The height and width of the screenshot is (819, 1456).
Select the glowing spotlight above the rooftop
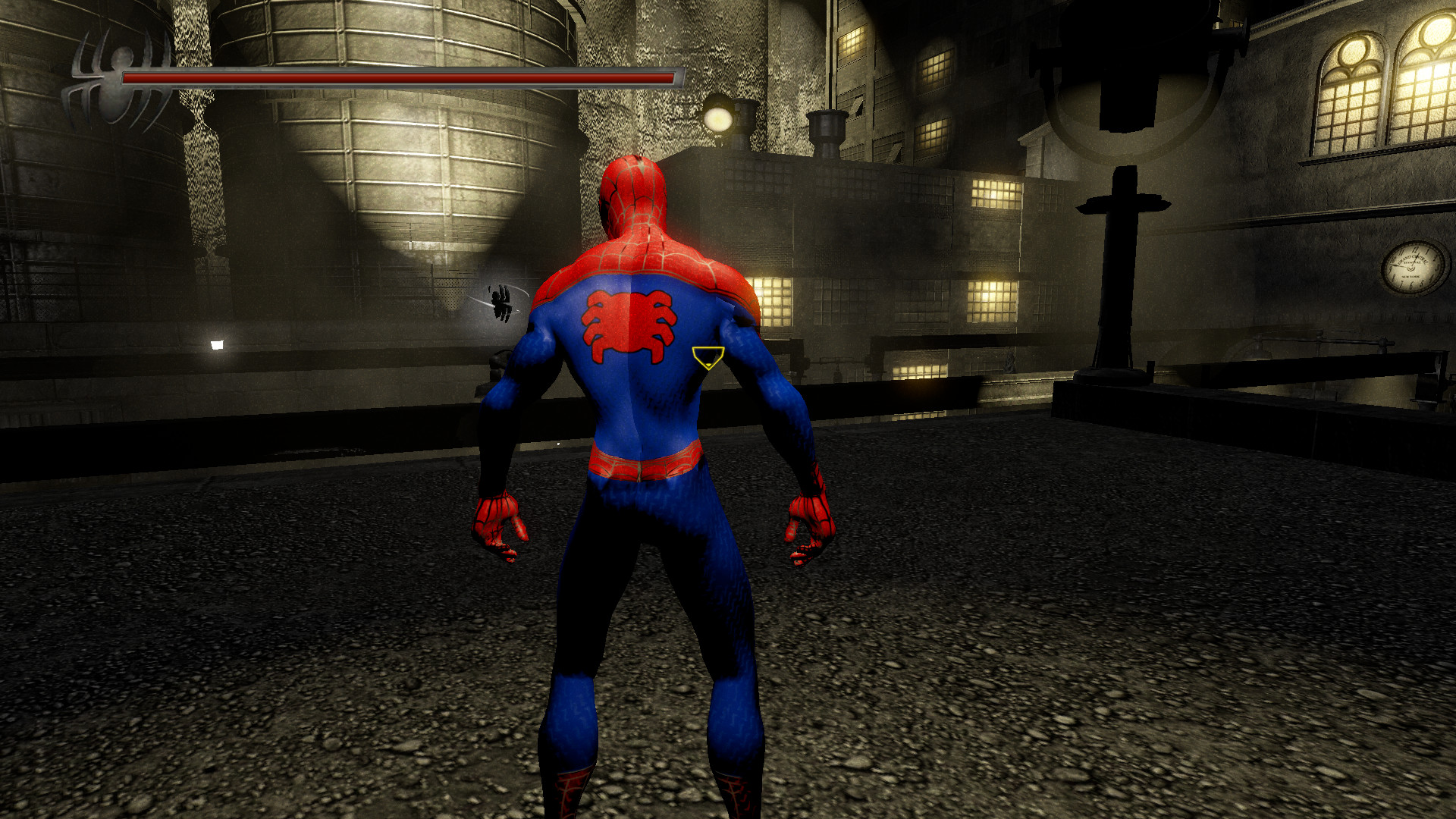[x=719, y=119]
